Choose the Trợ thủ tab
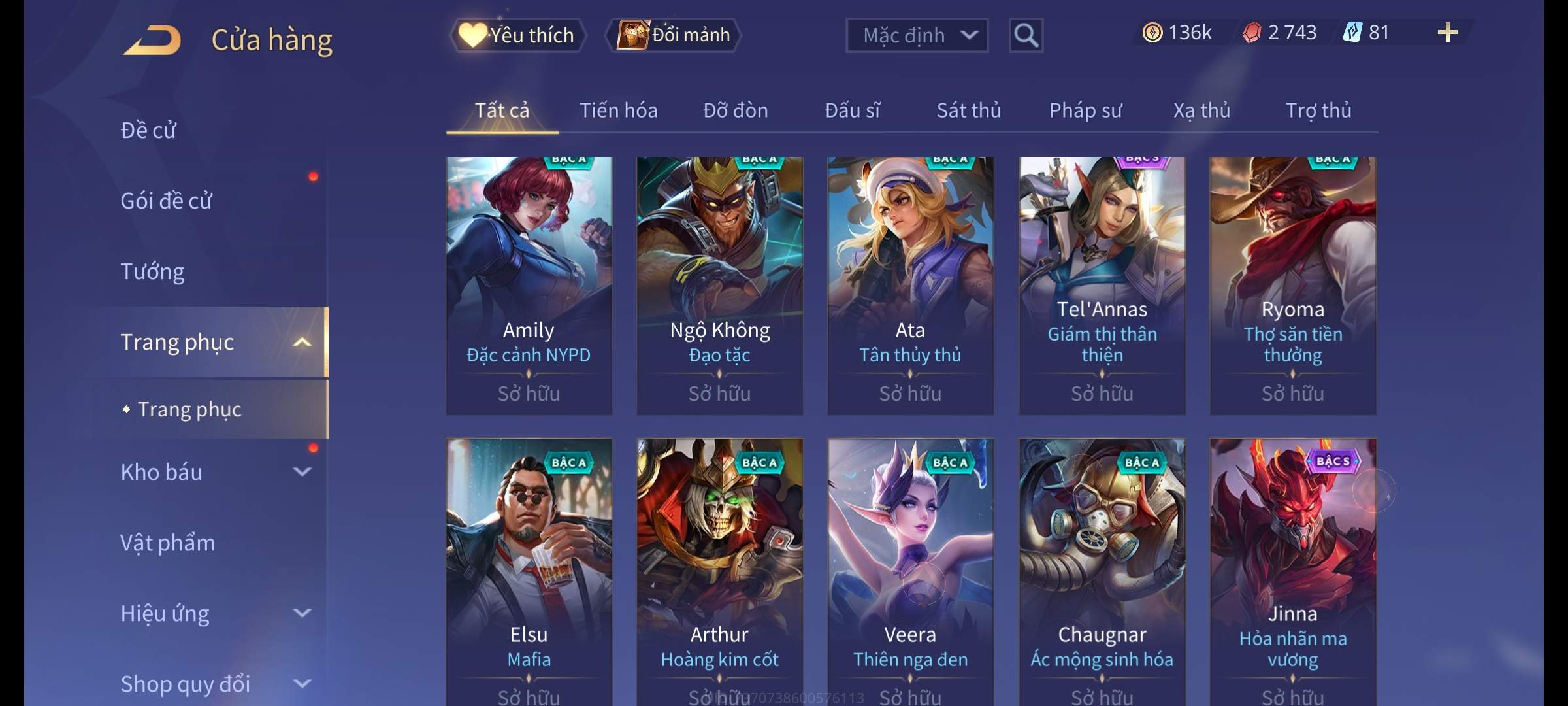The height and width of the screenshot is (706, 1568). coord(1318,110)
